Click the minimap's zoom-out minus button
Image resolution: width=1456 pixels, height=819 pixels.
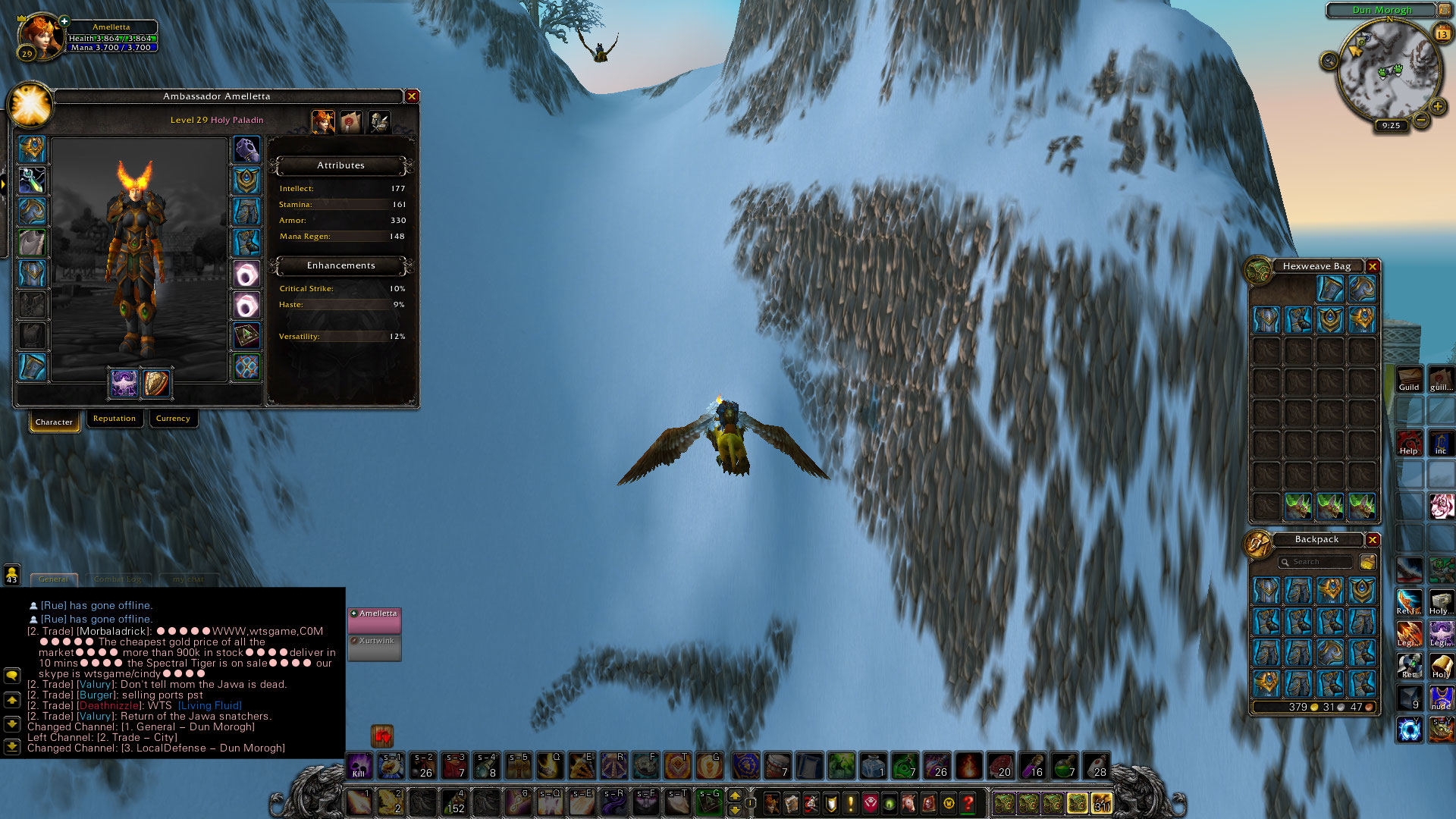1421,120
